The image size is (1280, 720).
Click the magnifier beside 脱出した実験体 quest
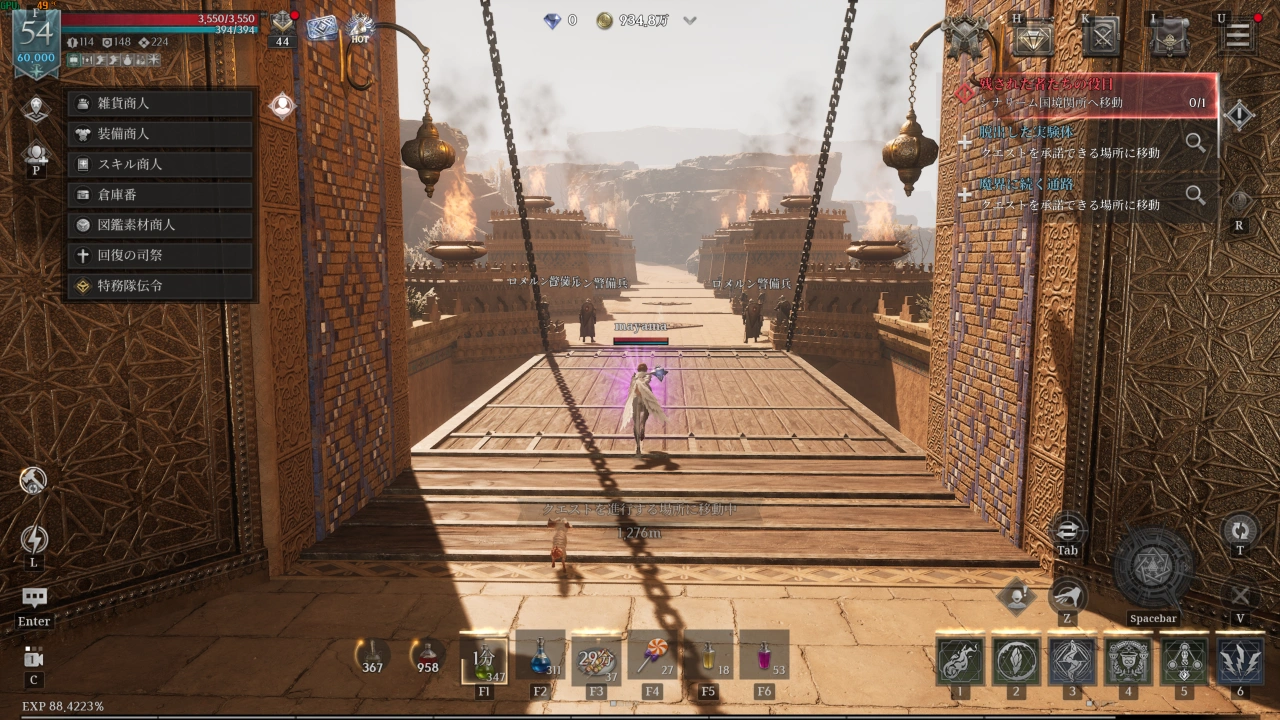pos(1195,142)
